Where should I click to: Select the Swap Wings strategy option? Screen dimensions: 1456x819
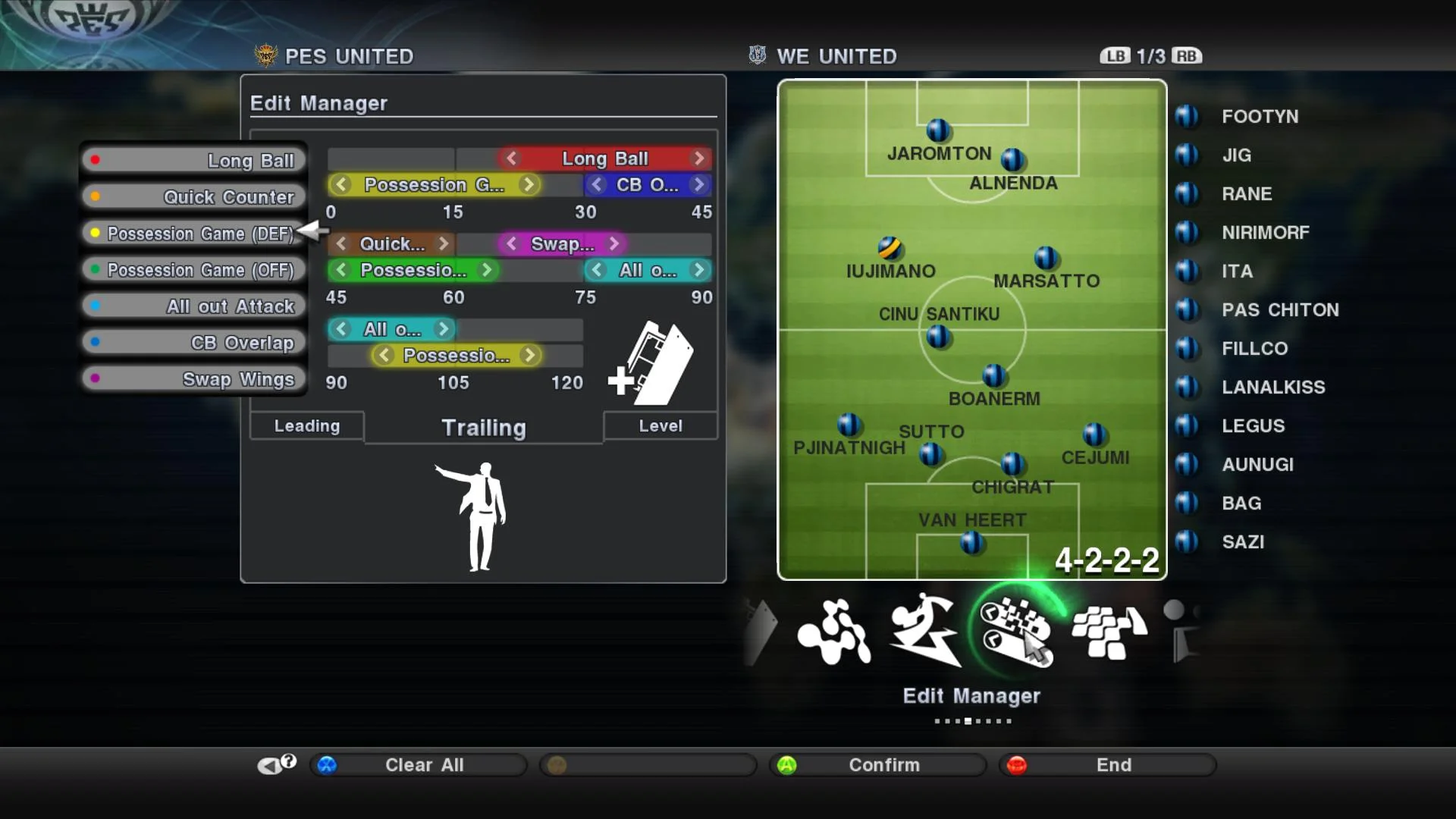coord(193,378)
